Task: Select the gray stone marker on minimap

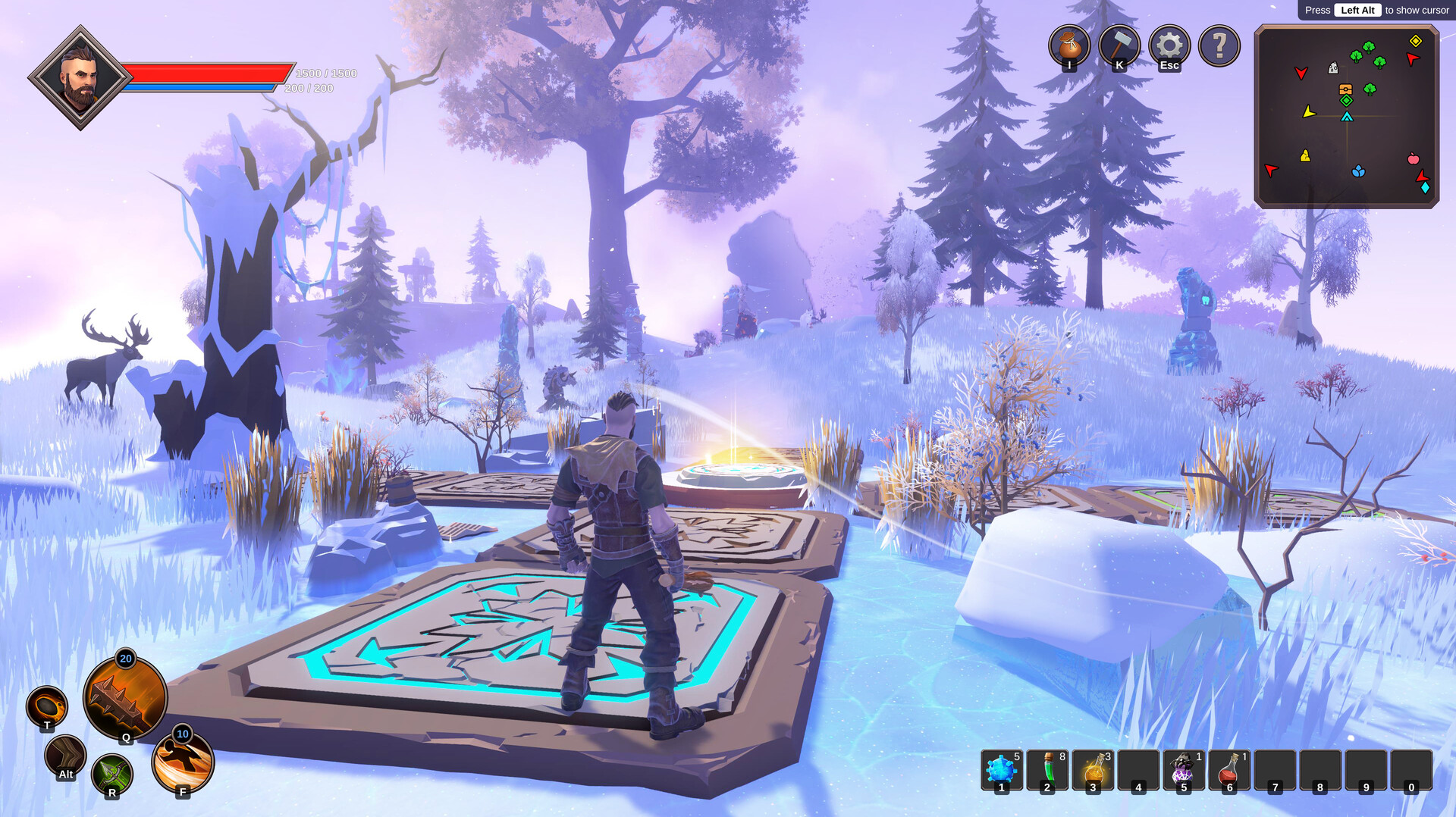Action: point(1333,68)
